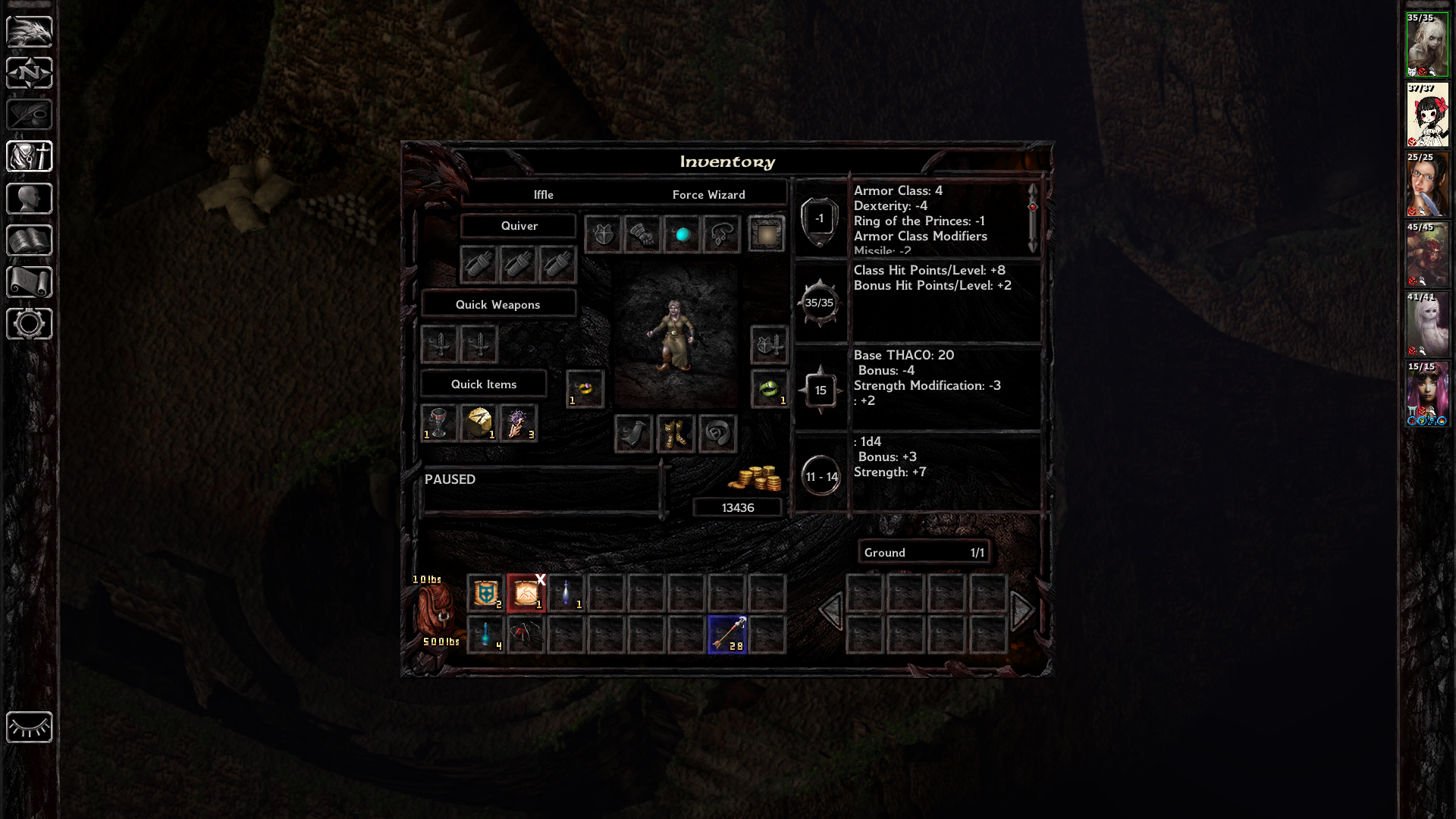Show next ground items page arrow
This screenshot has width=1456, height=819.
(1022, 610)
